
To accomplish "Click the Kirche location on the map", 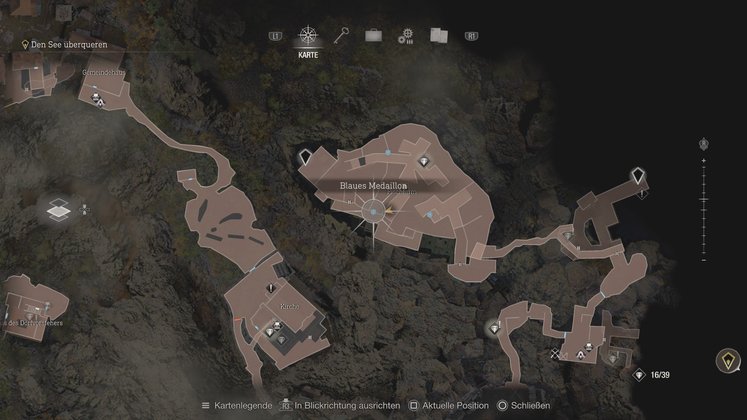I will click(289, 308).
